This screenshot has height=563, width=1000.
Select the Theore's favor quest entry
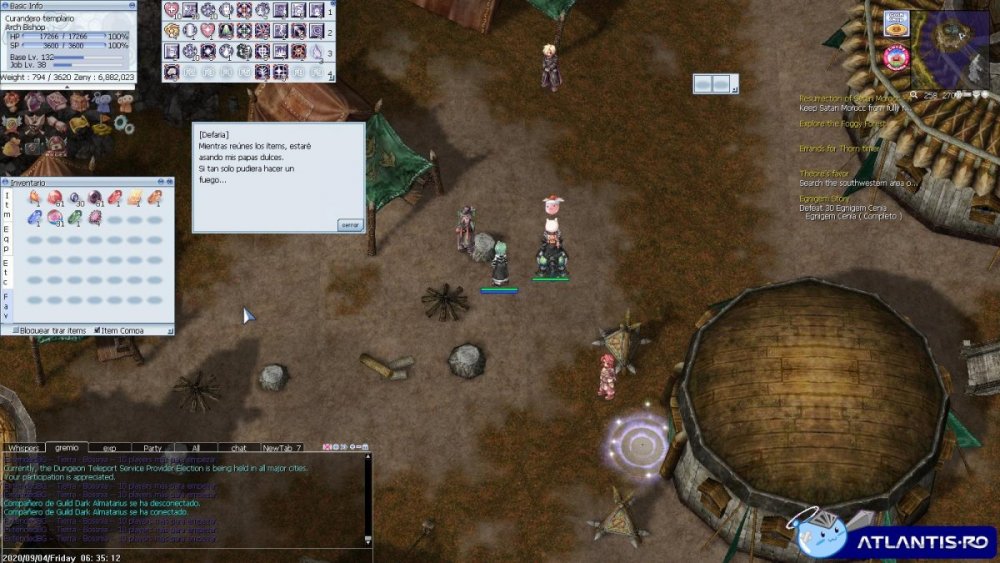click(x=824, y=174)
